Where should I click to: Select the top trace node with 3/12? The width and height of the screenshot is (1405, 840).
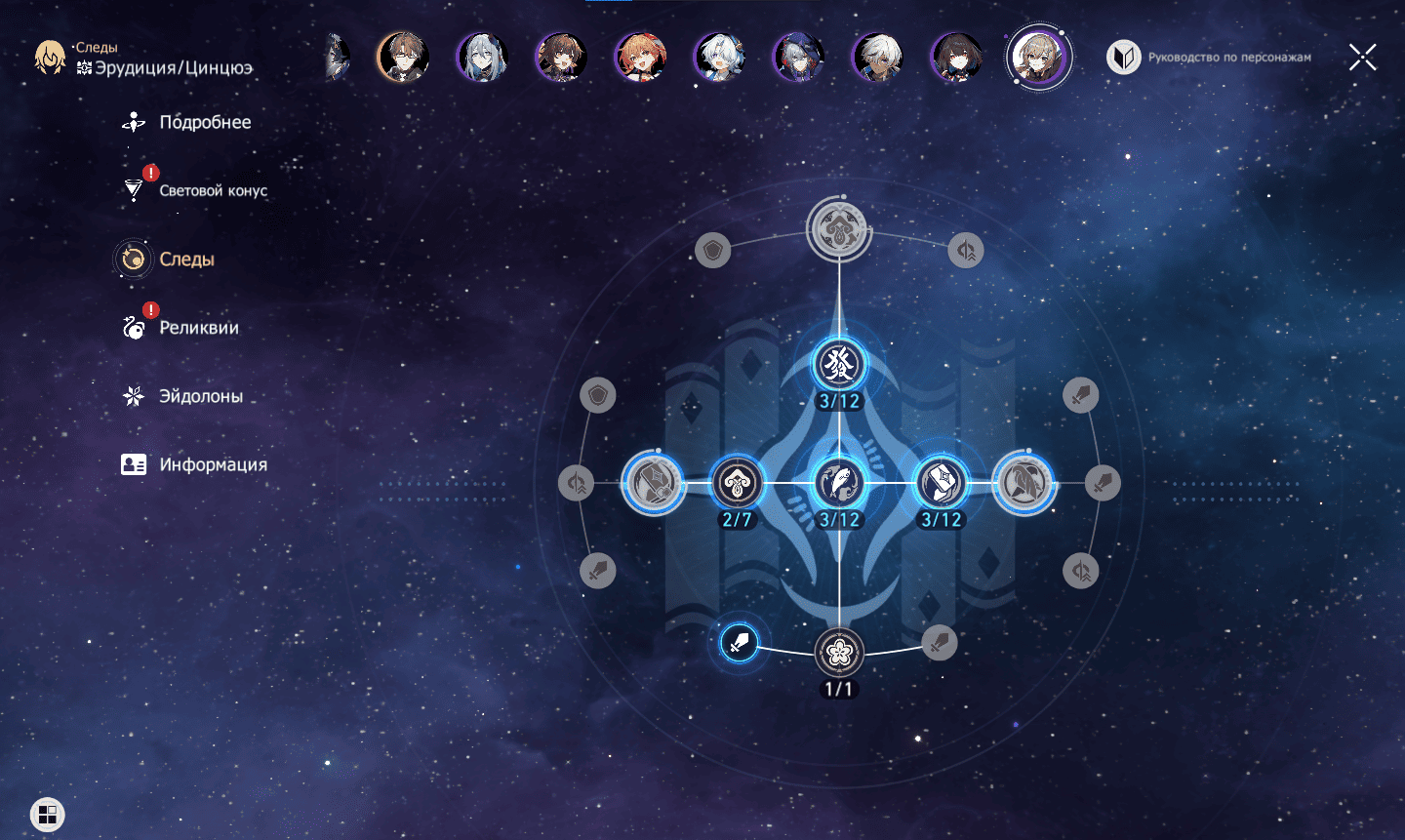click(839, 365)
